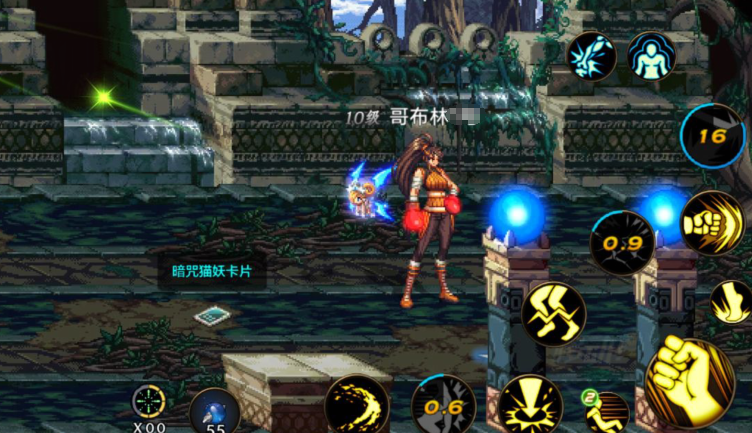Activate the blue winged buff skill
The image size is (752, 433).
(x=592, y=56)
